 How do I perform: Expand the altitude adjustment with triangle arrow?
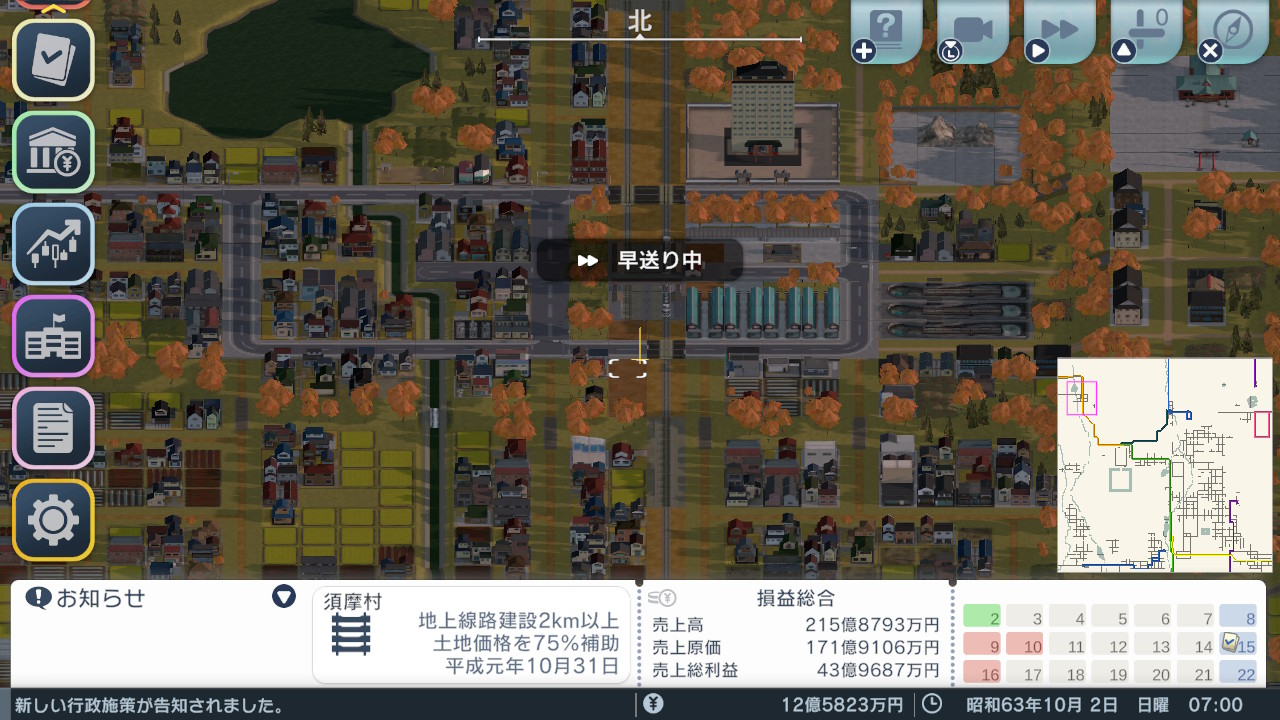(x=1122, y=49)
